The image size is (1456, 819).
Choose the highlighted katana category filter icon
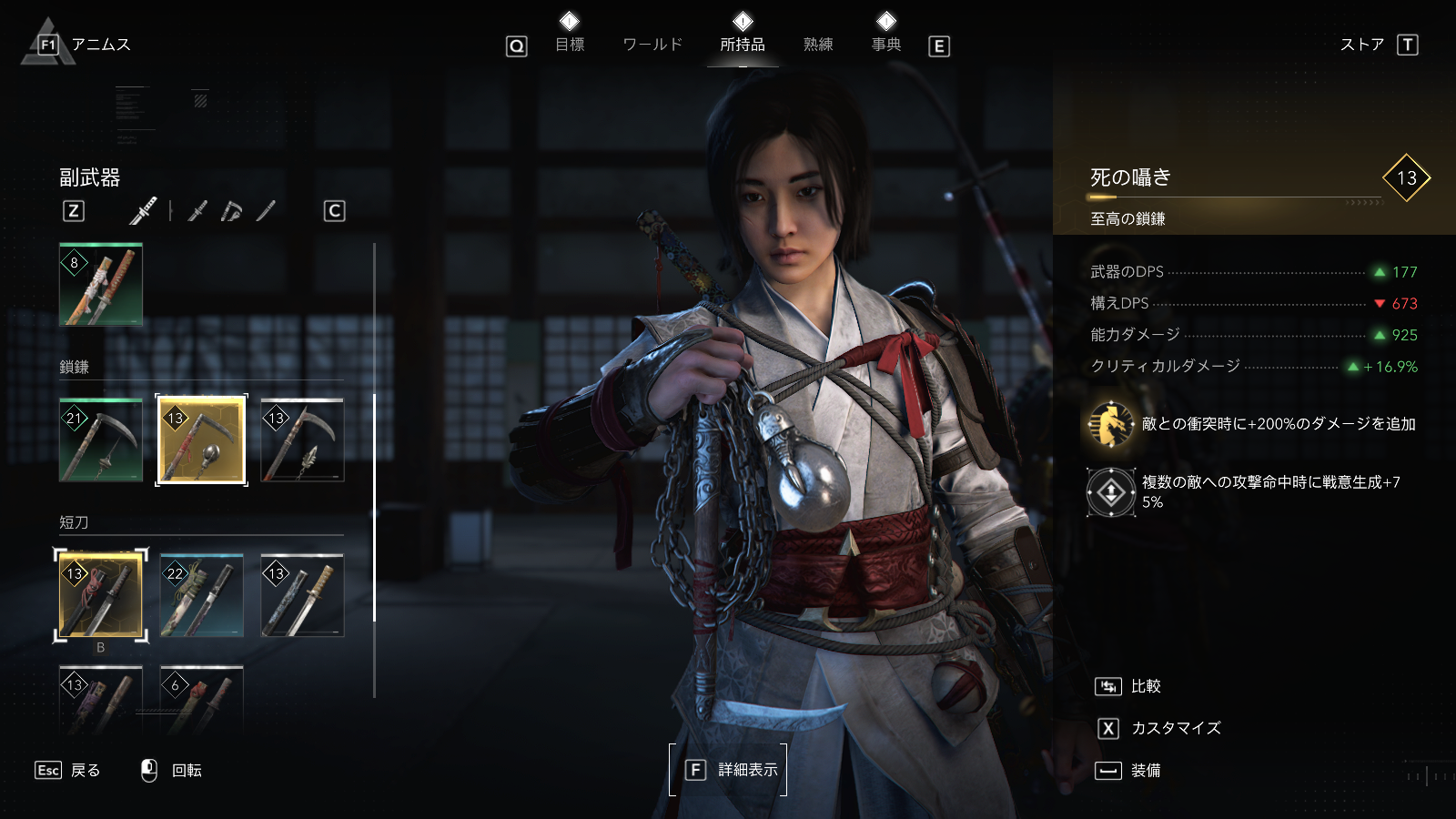coord(144,211)
